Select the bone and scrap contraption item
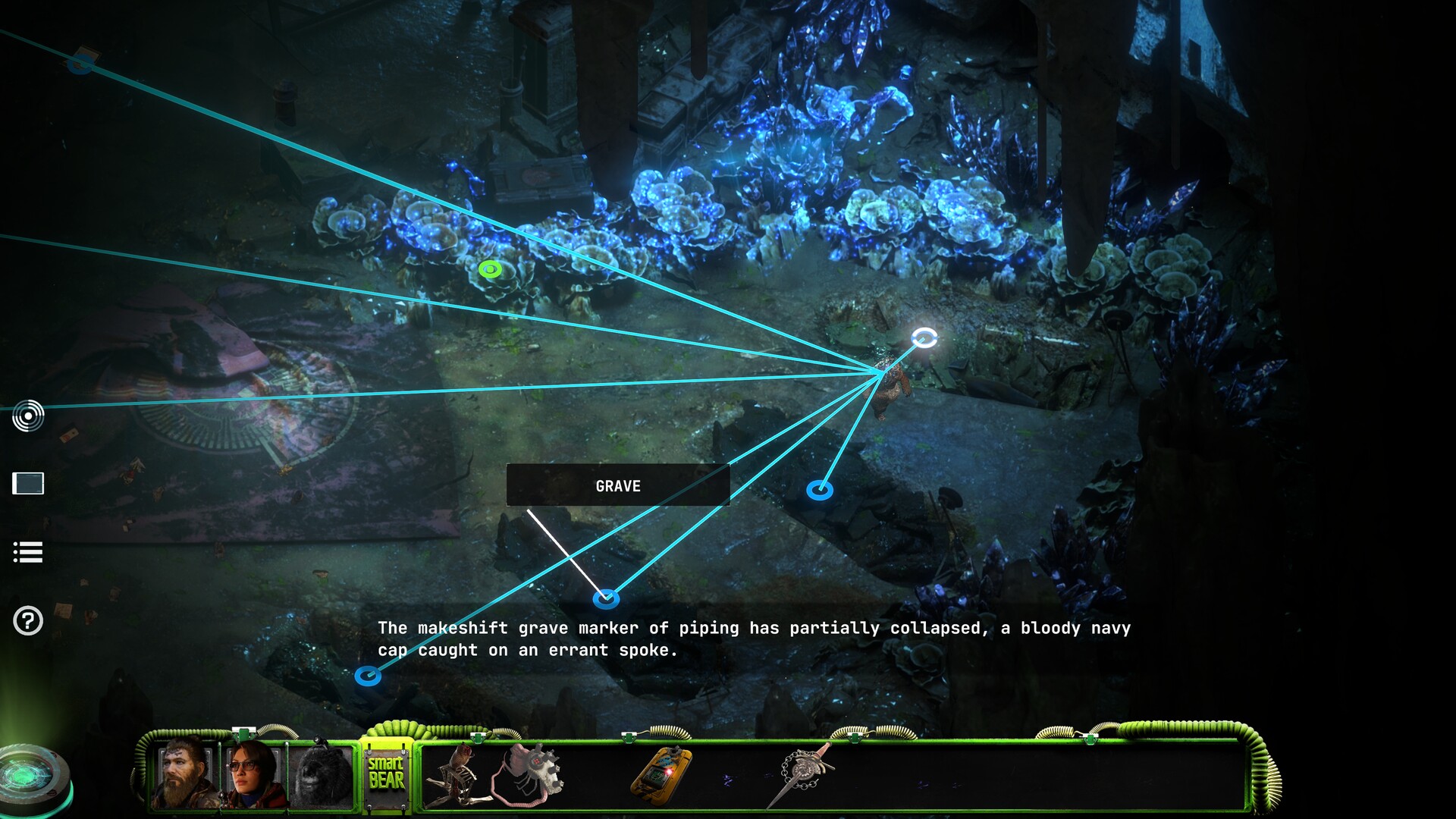The image size is (1456, 819). (x=453, y=775)
